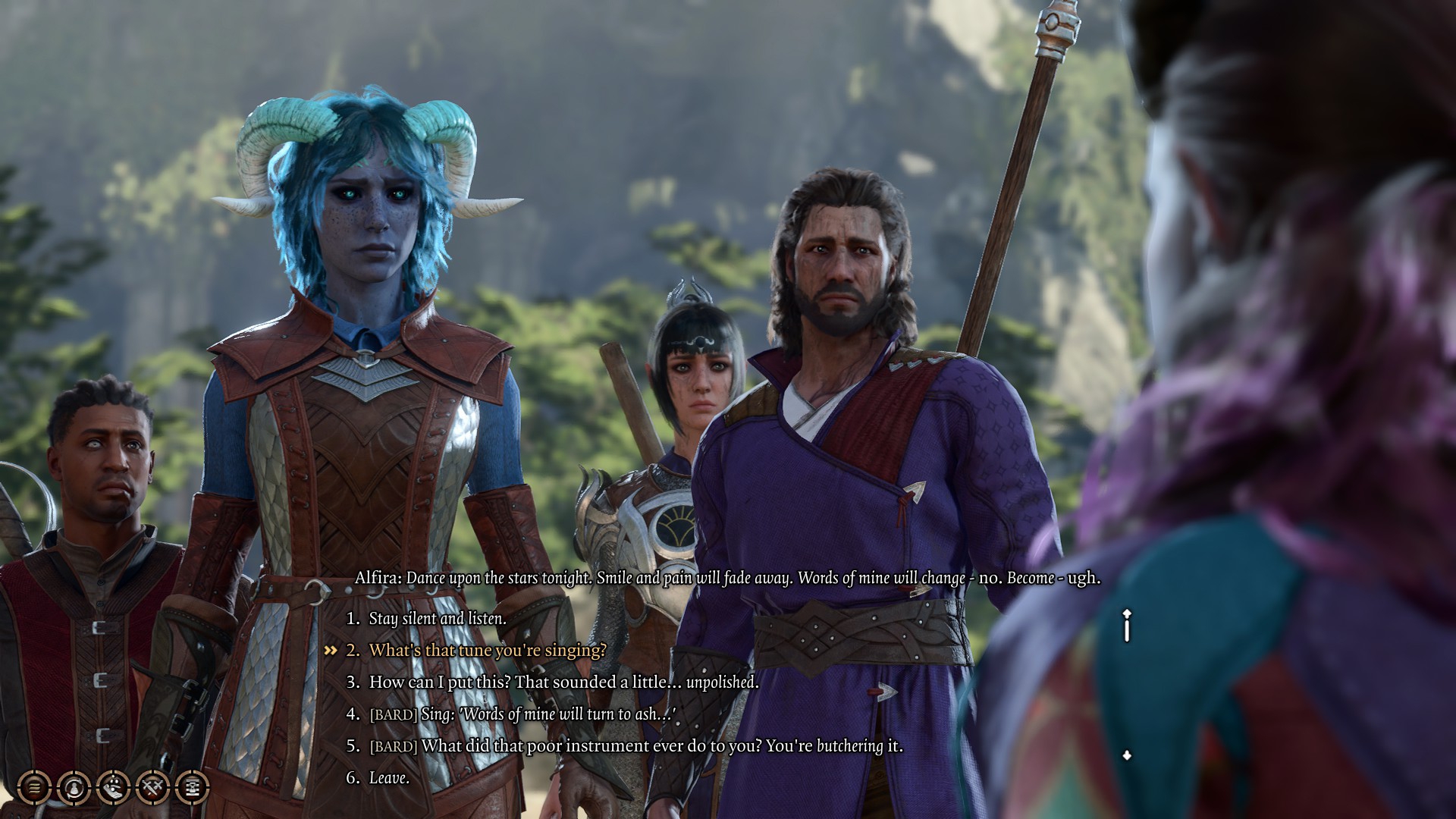Image resolution: width=1456 pixels, height=819 pixels.
Task: Click the dialogue scrollbar's down arrow
Action: (1127, 755)
